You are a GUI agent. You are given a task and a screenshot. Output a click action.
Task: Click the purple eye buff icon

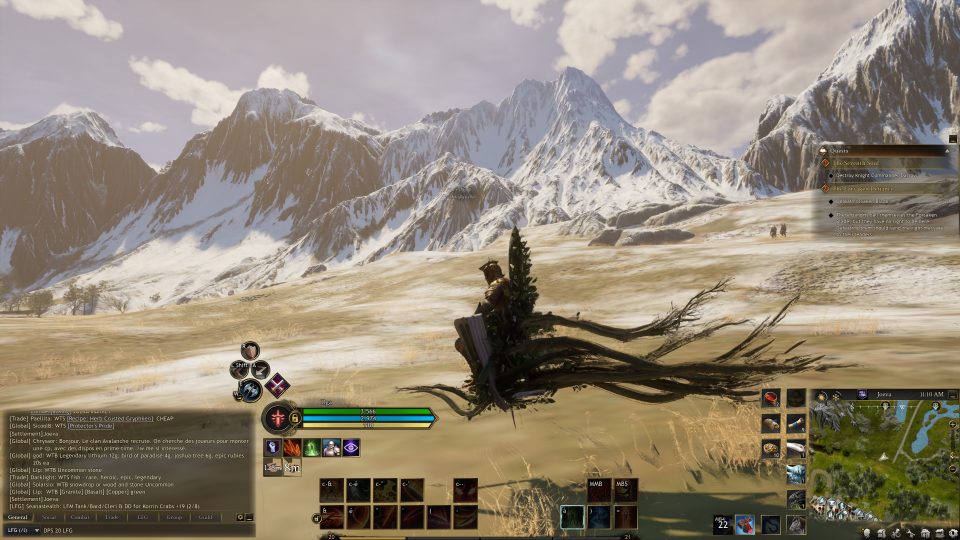click(x=351, y=447)
